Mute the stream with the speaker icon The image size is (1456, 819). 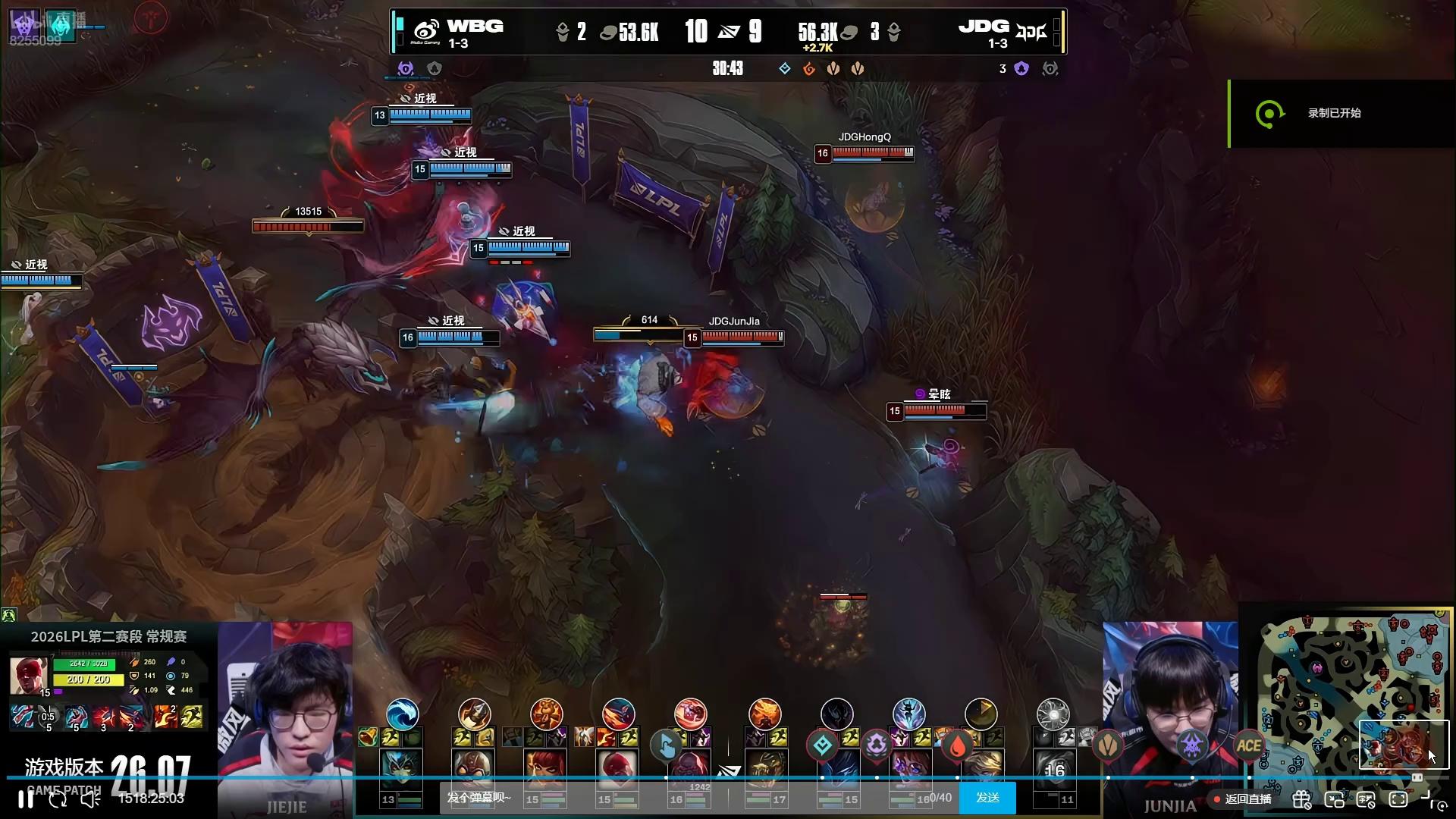90,799
